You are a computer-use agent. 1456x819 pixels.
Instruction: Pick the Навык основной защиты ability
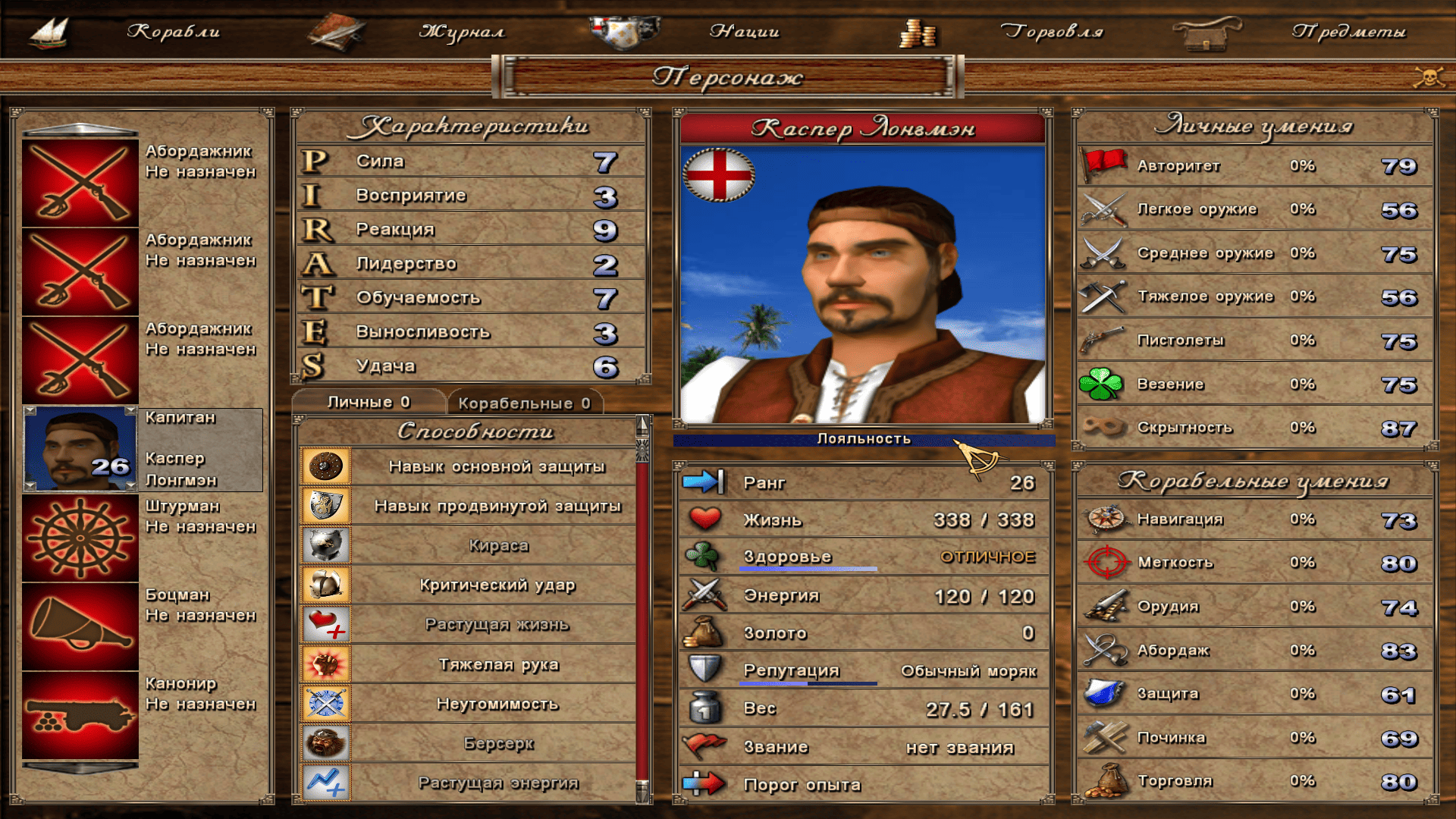(496, 466)
